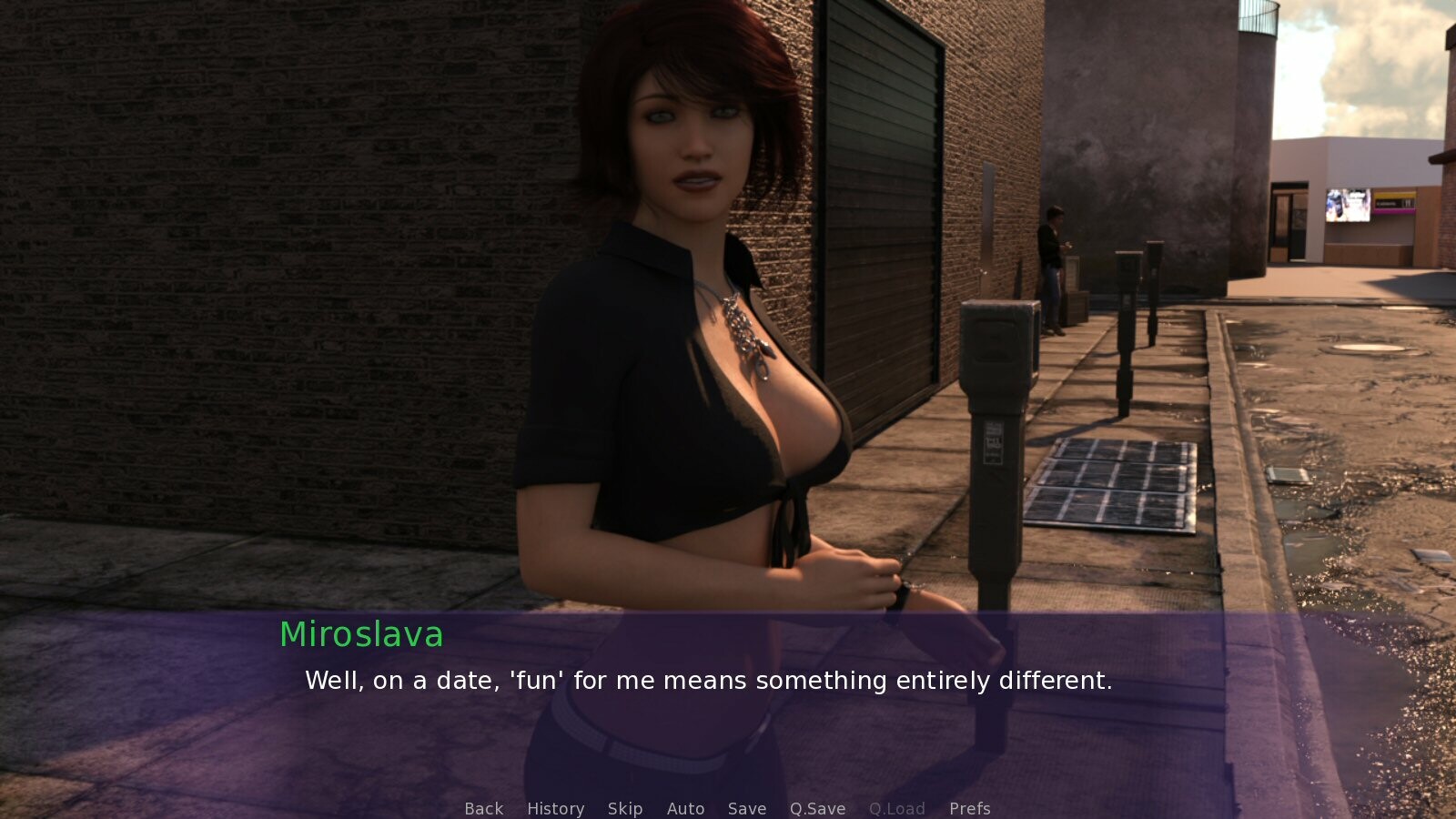The image size is (1456, 819).
Task: Open the dialogue History screen
Action: [555, 808]
